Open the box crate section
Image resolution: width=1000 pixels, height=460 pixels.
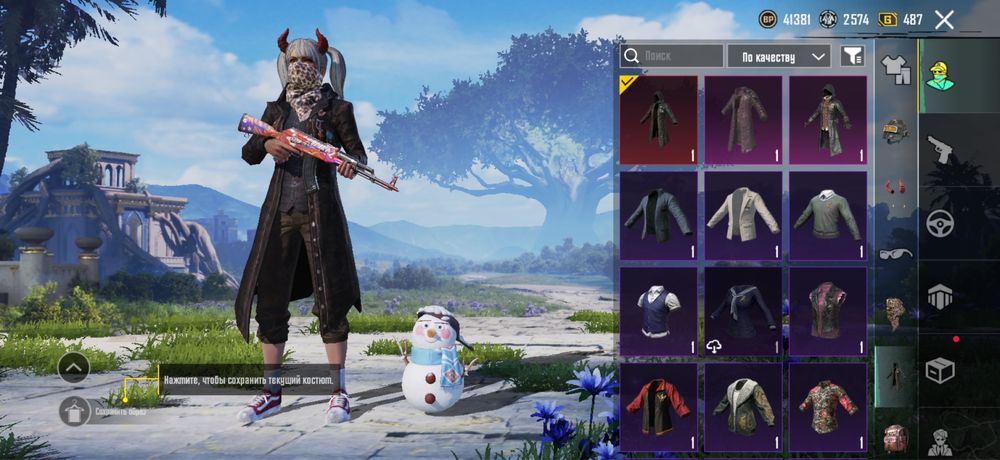pyautogui.click(x=940, y=371)
